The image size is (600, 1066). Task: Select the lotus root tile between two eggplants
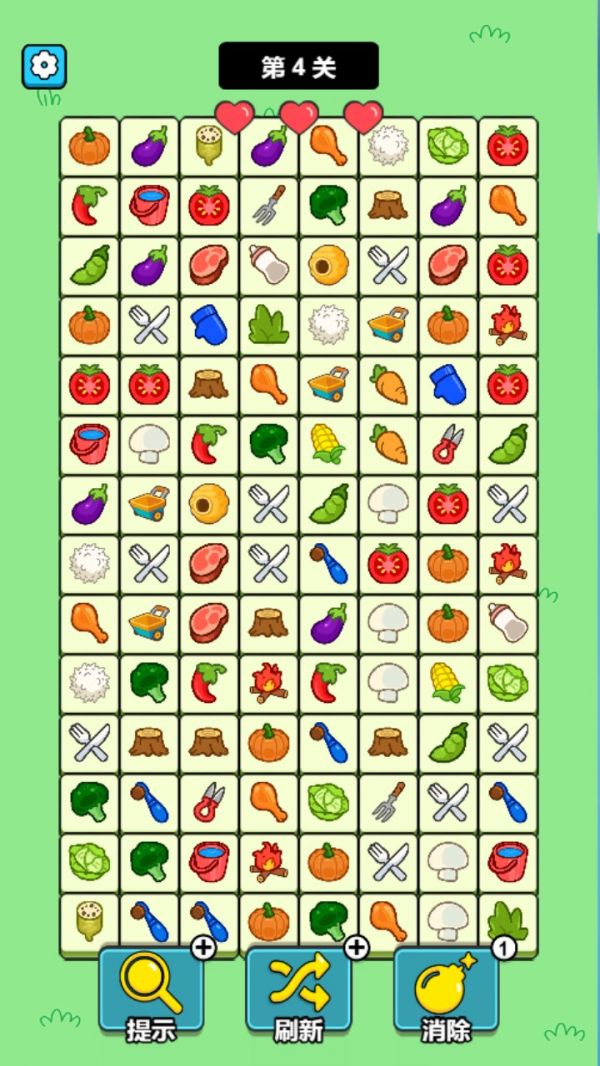pos(208,146)
